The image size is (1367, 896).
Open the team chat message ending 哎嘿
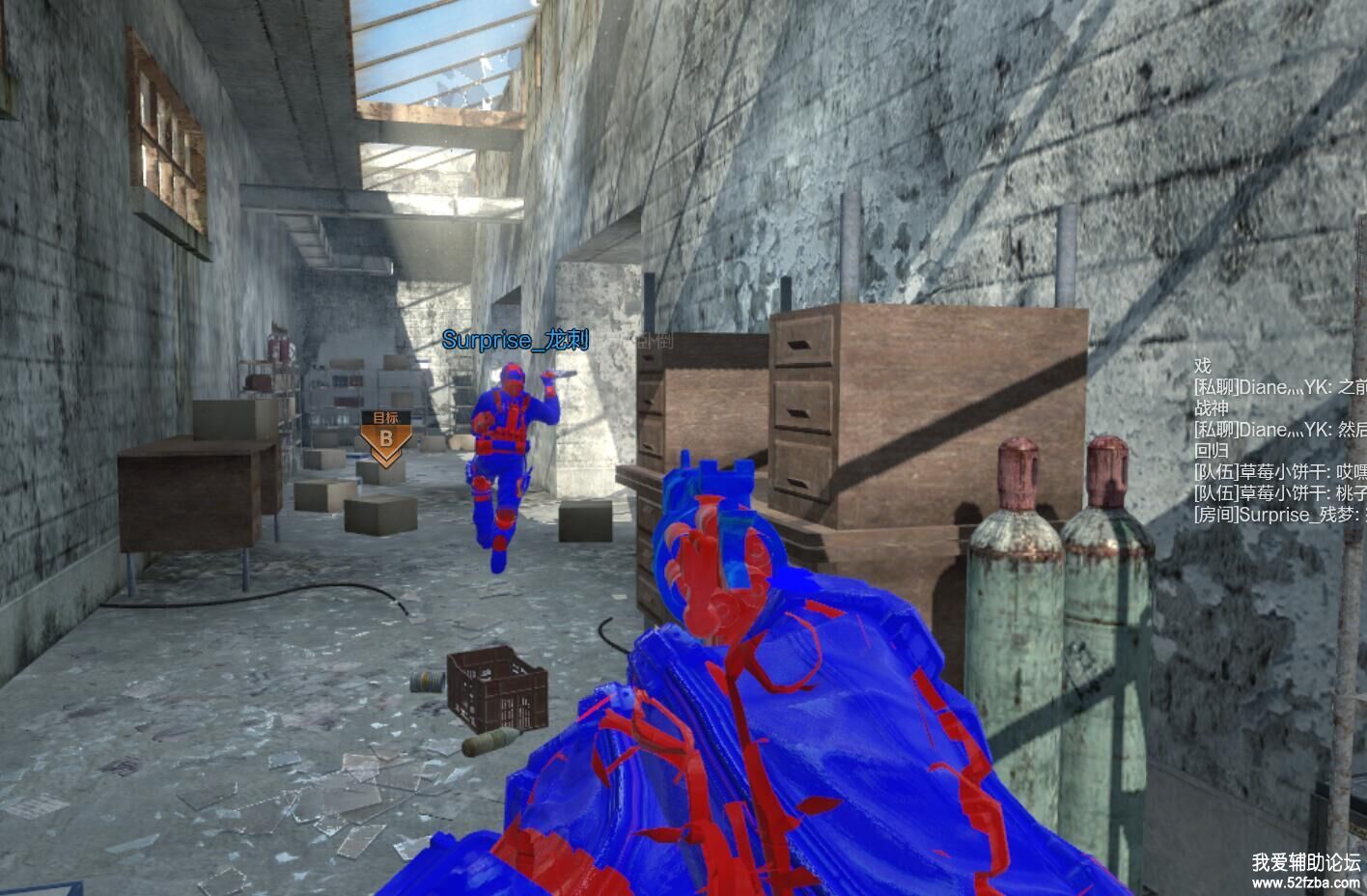(1280, 472)
